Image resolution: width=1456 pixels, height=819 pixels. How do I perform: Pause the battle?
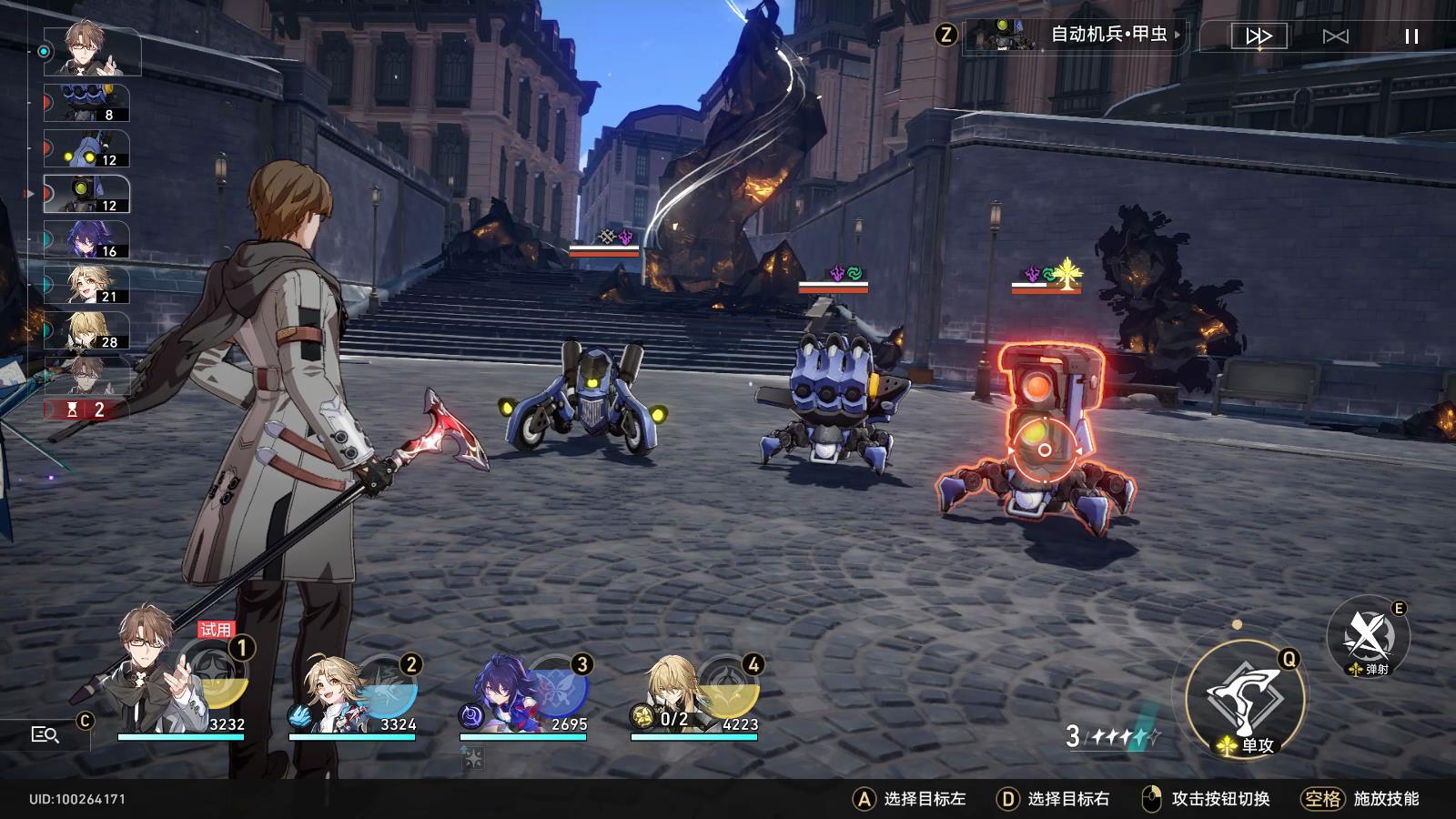point(1410,36)
